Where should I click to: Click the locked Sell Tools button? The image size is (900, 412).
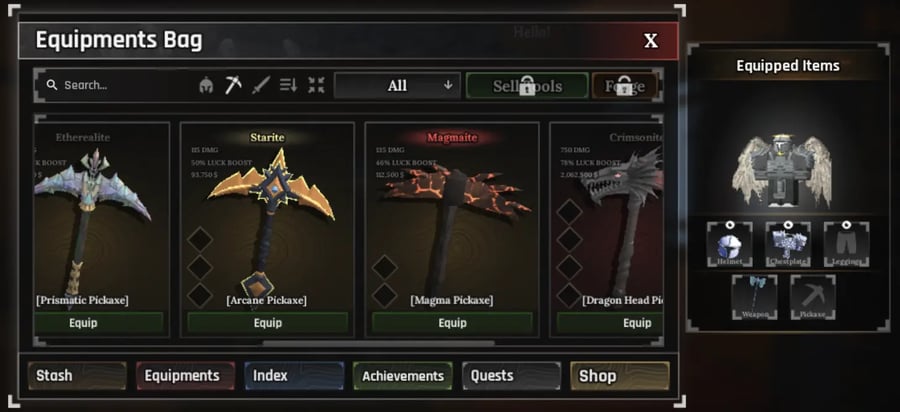click(527, 86)
